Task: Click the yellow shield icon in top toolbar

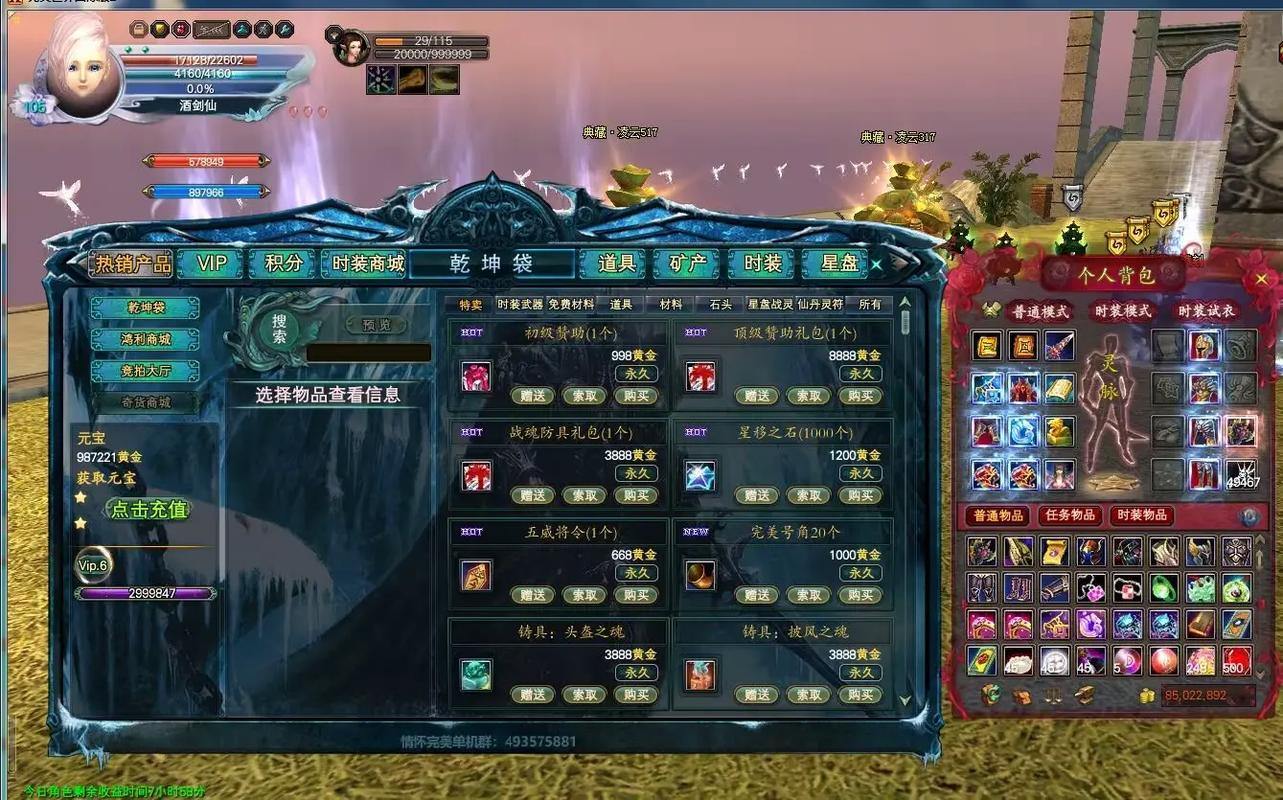Action: point(160,29)
